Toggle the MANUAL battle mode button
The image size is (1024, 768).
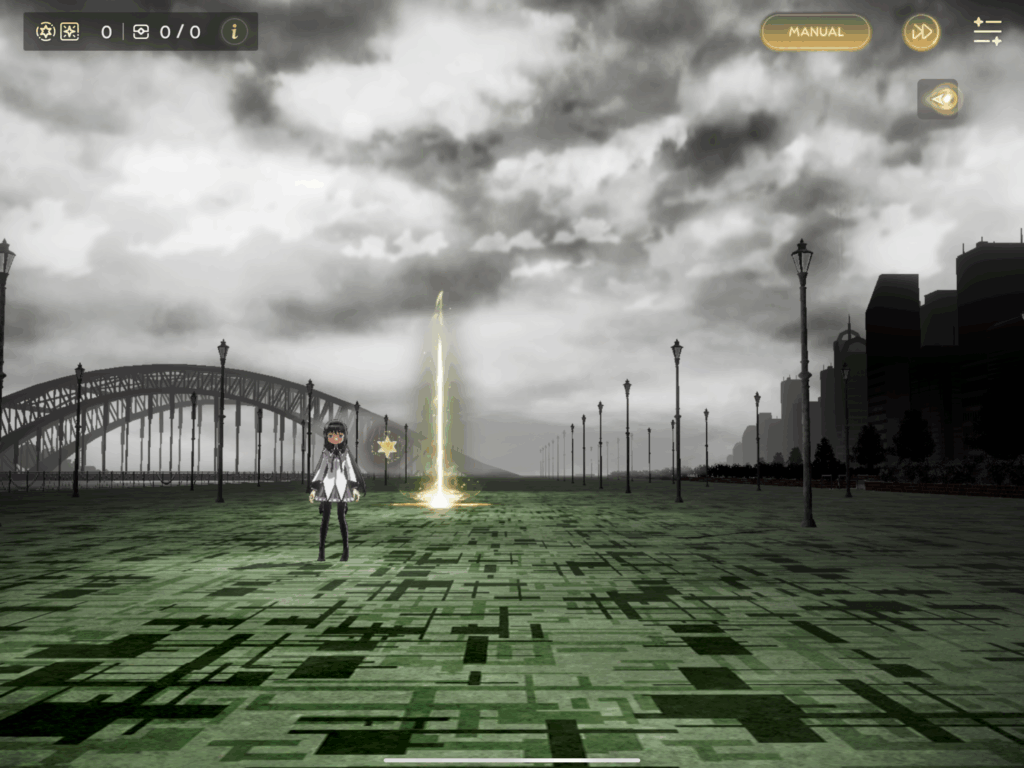[815, 32]
